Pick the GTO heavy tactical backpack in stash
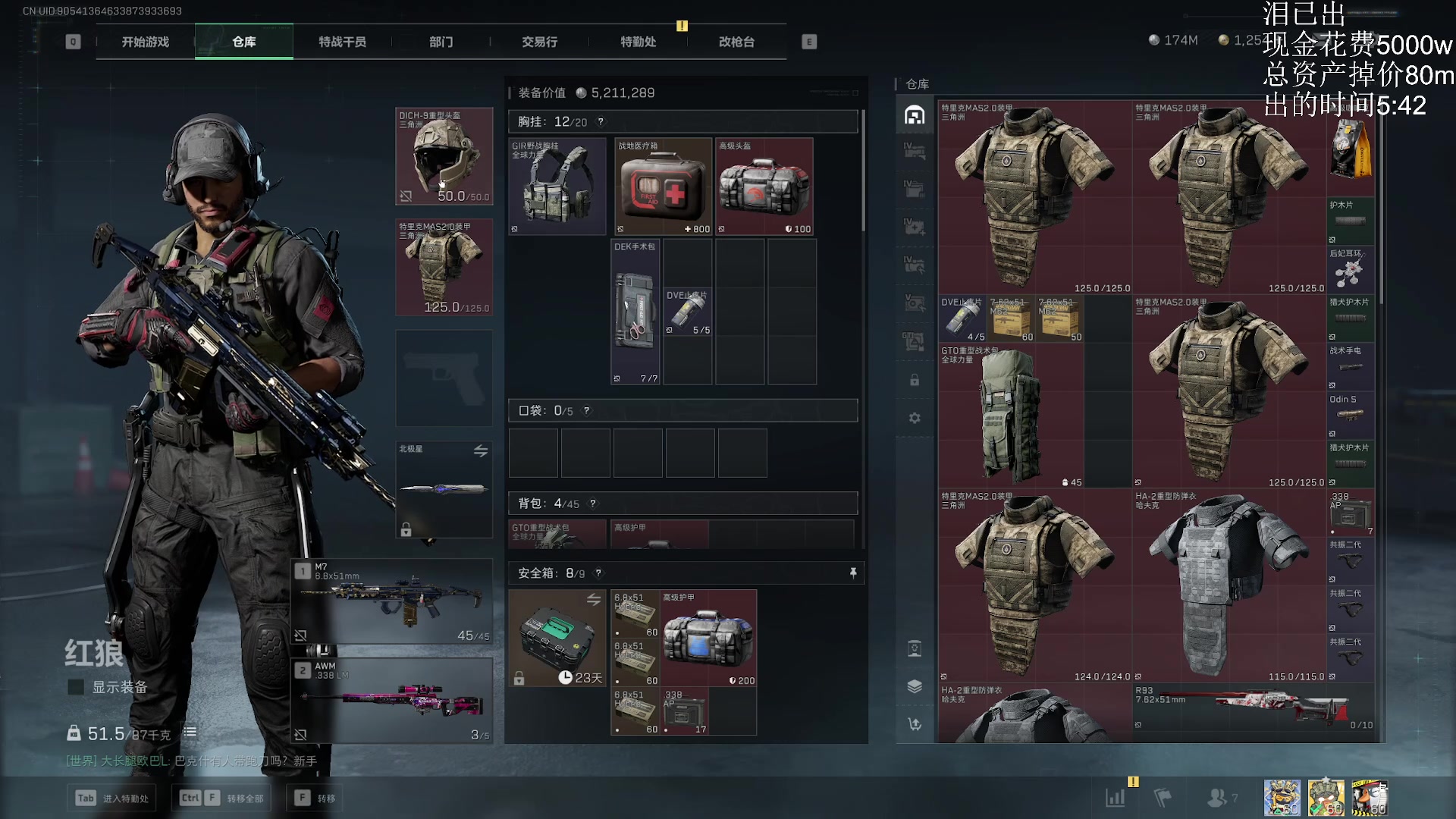Image resolution: width=1456 pixels, height=819 pixels. (x=1011, y=416)
